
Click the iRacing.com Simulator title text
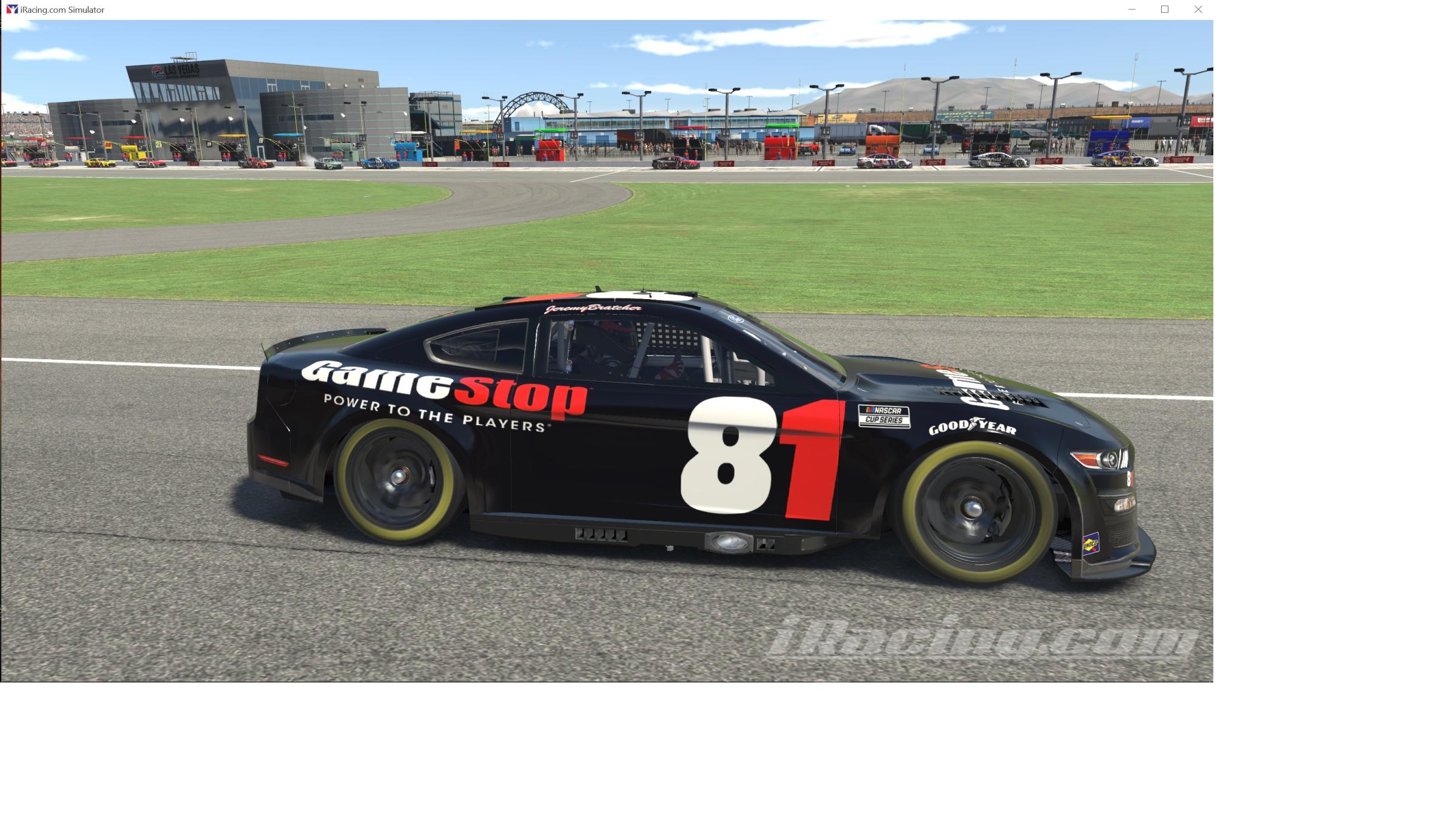pos(62,9)
